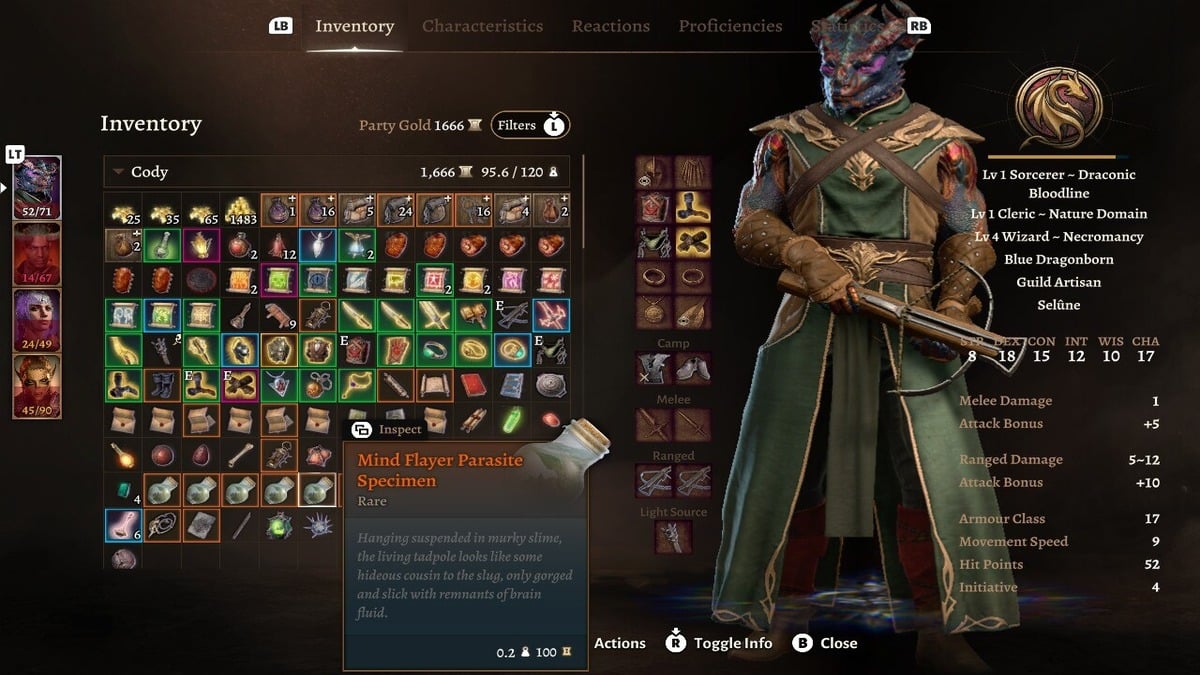Viewport: 1200px width, 675px height.
Task: Select the selected Mind Flayer Parasite flask
Action: coord(317,490)
